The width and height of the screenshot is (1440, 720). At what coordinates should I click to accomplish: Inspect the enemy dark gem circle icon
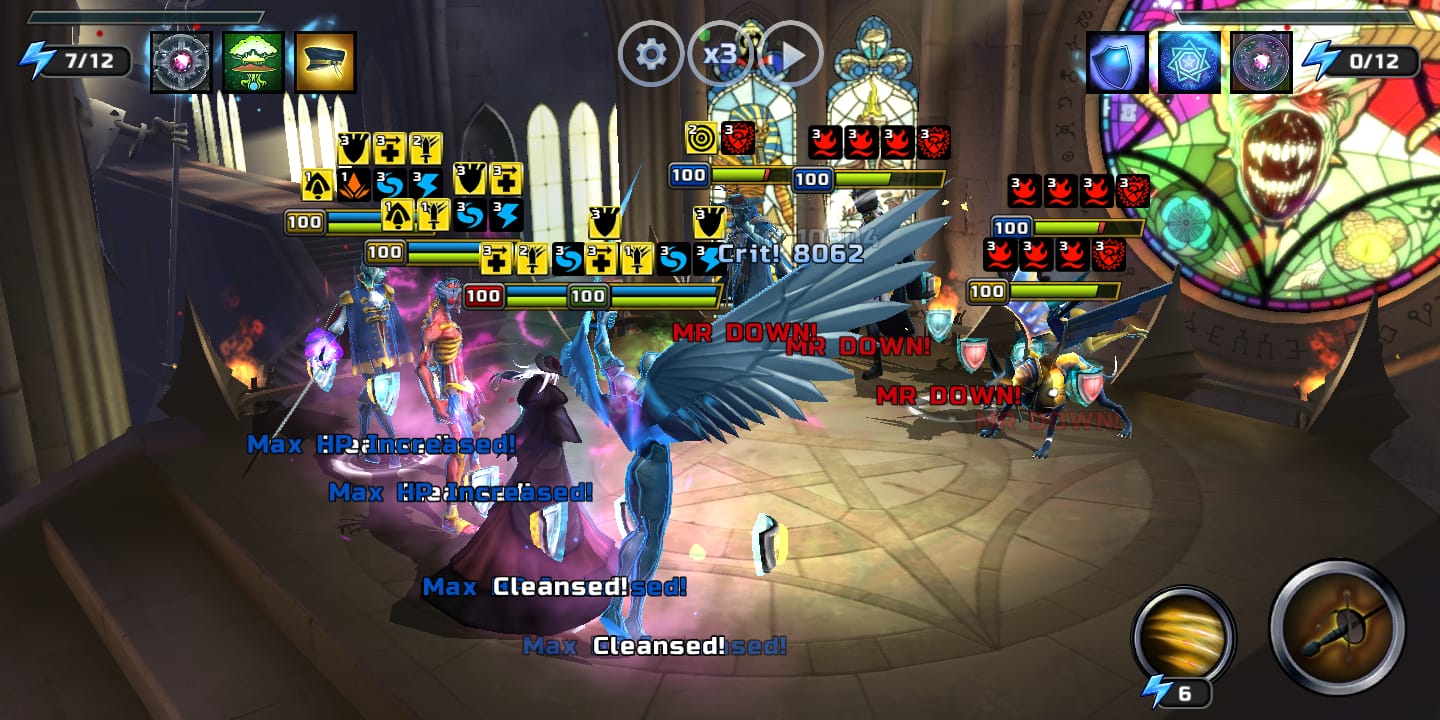coord(1261,62)
